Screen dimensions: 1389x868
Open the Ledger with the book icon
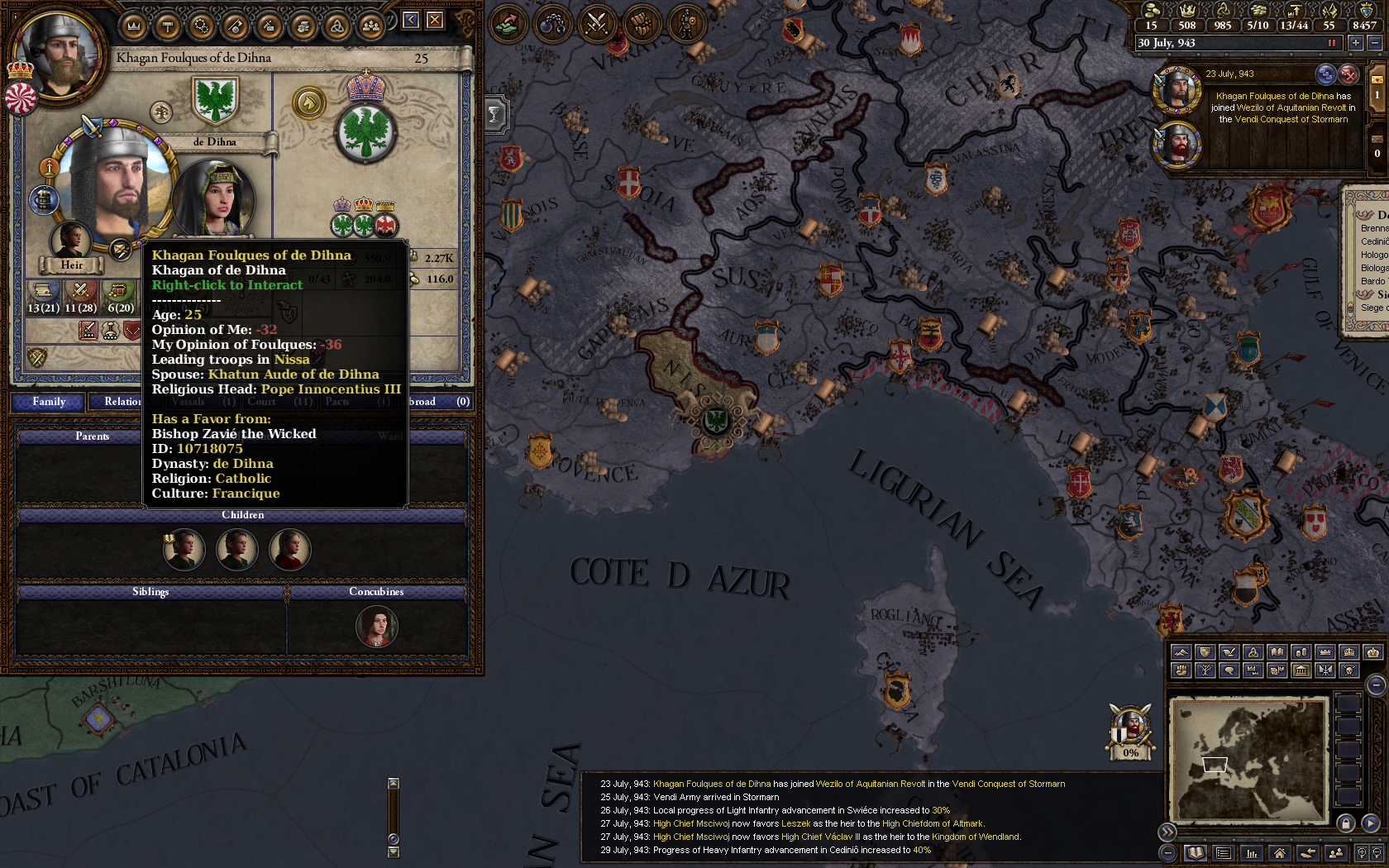[1194, 853]
